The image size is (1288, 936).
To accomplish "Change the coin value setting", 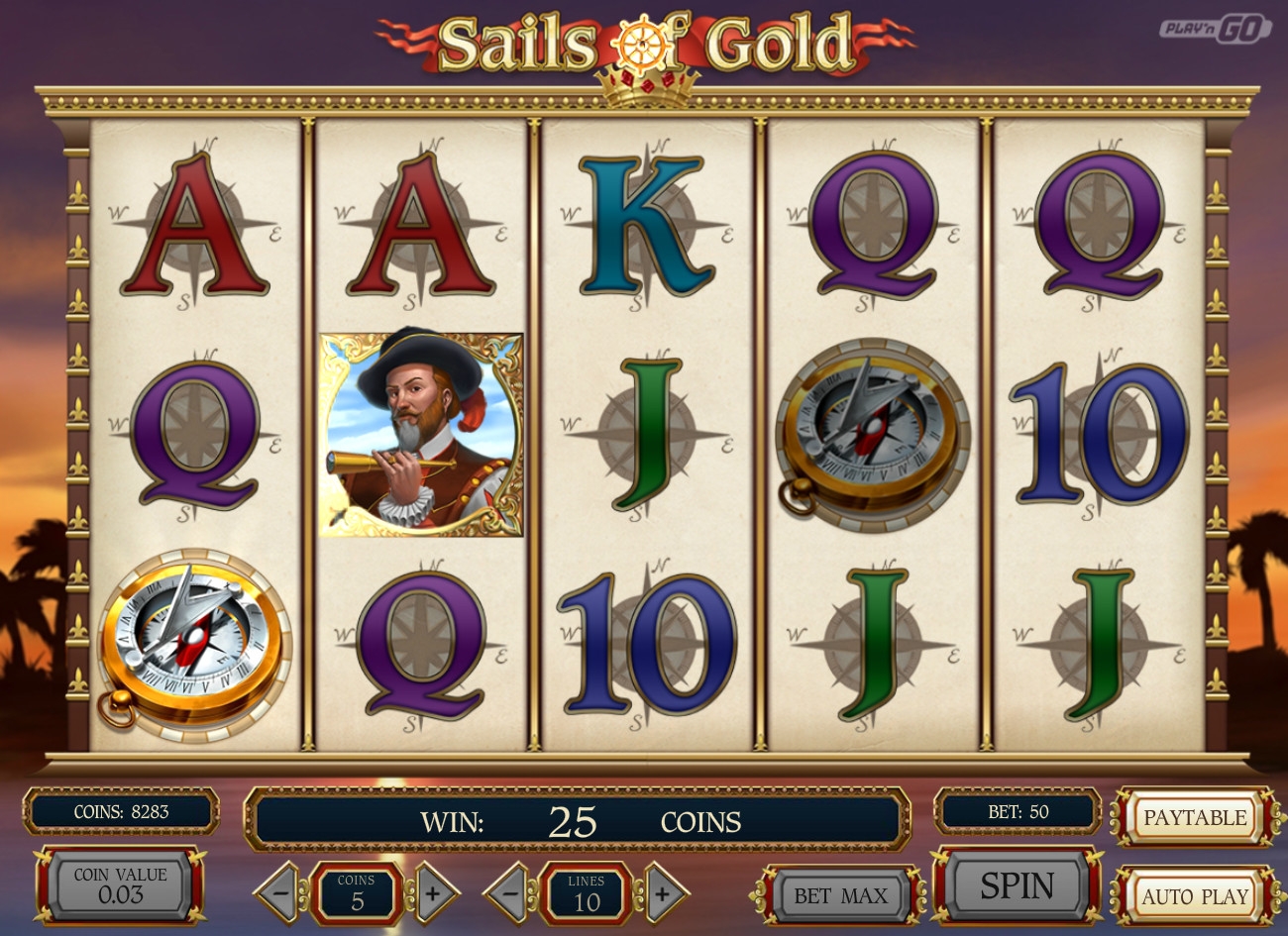I will coord(121,885).
